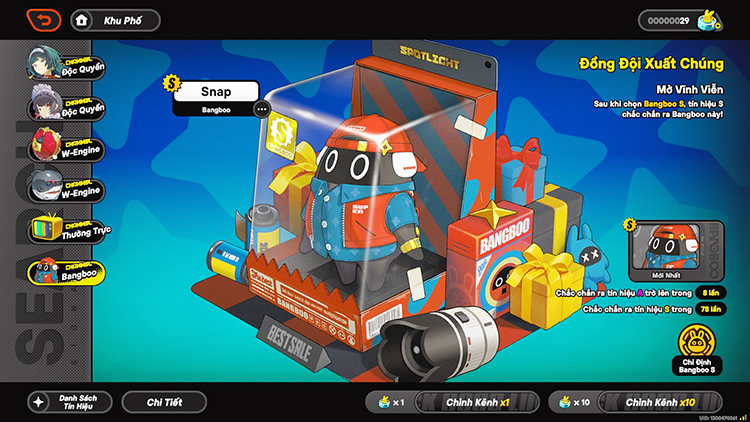The height and width of the screenshot is (422, 750).
Task: Open Snap's three-dot details button
Action: point(262,109)
